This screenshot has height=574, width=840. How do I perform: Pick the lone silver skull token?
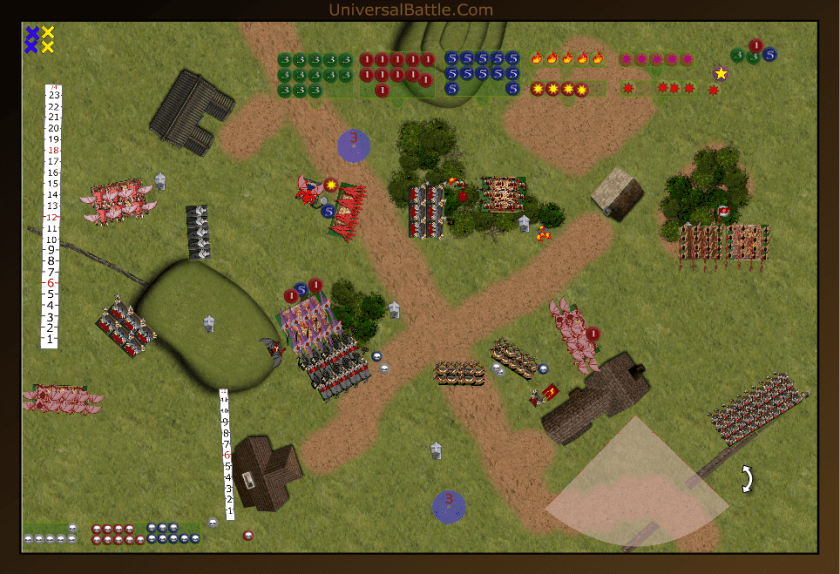213,522
